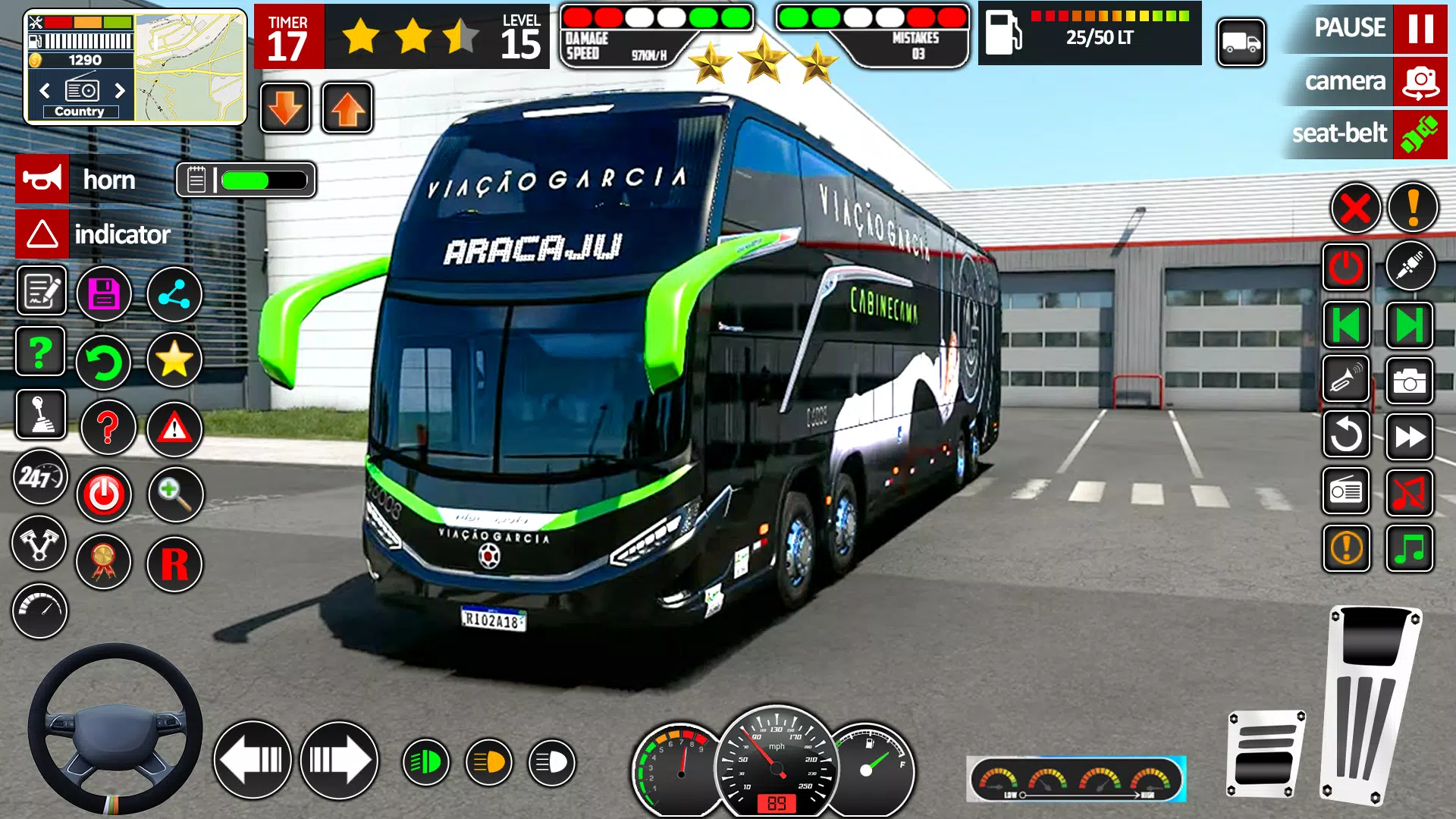Image resolution: width=1456 pixels, height=819 pixels.
Task: Select the truck icon button
Action: (x=1241, y=43)
